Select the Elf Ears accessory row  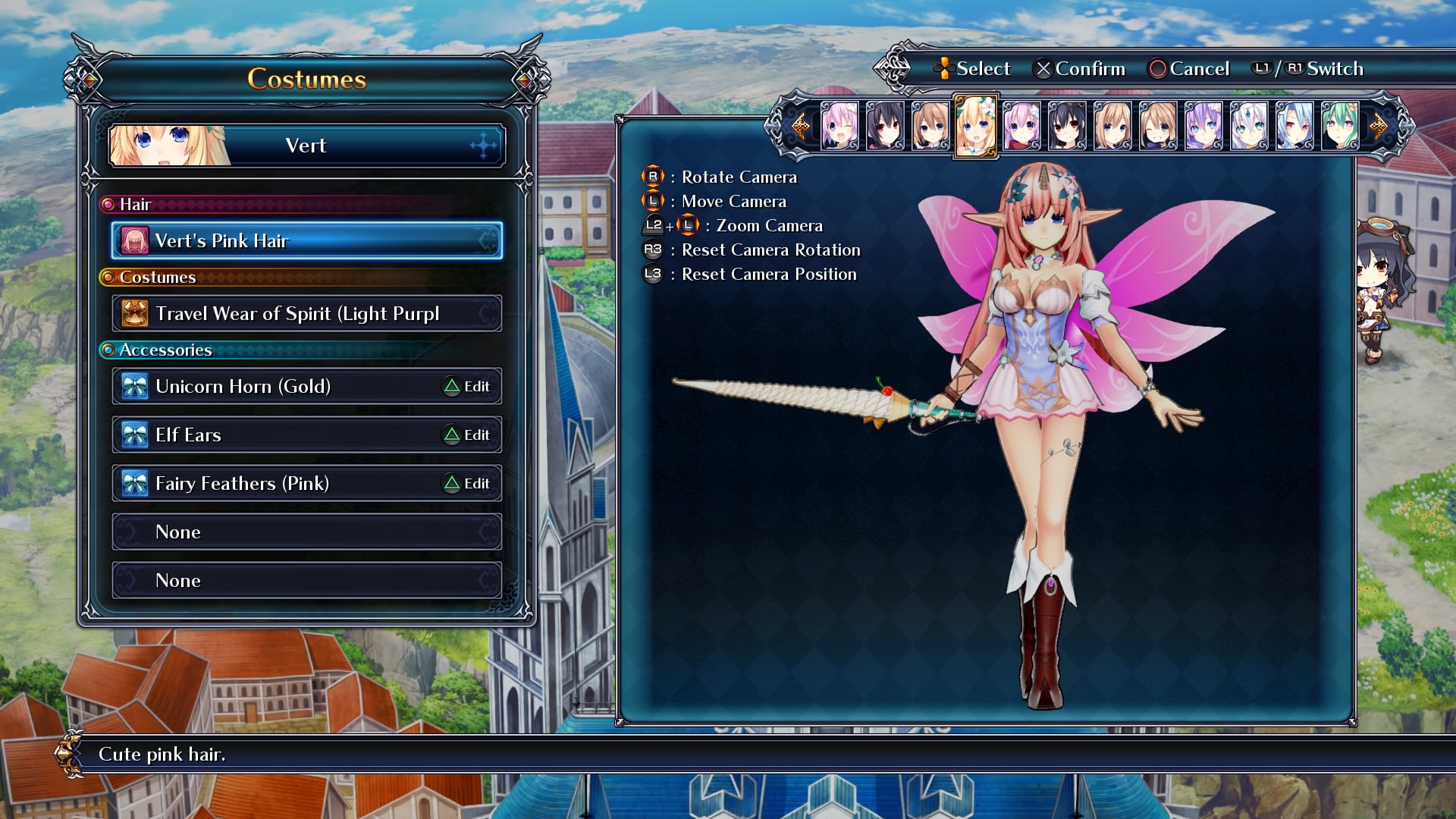click(273, 435)
